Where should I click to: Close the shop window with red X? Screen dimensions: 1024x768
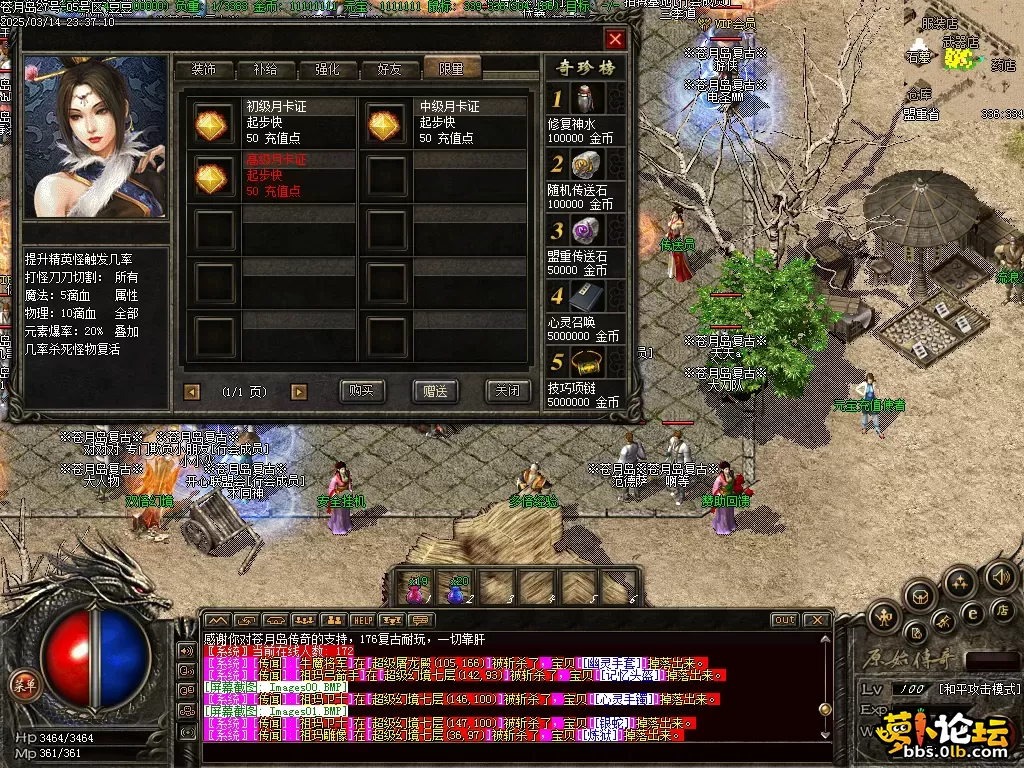tap(615, 39)
